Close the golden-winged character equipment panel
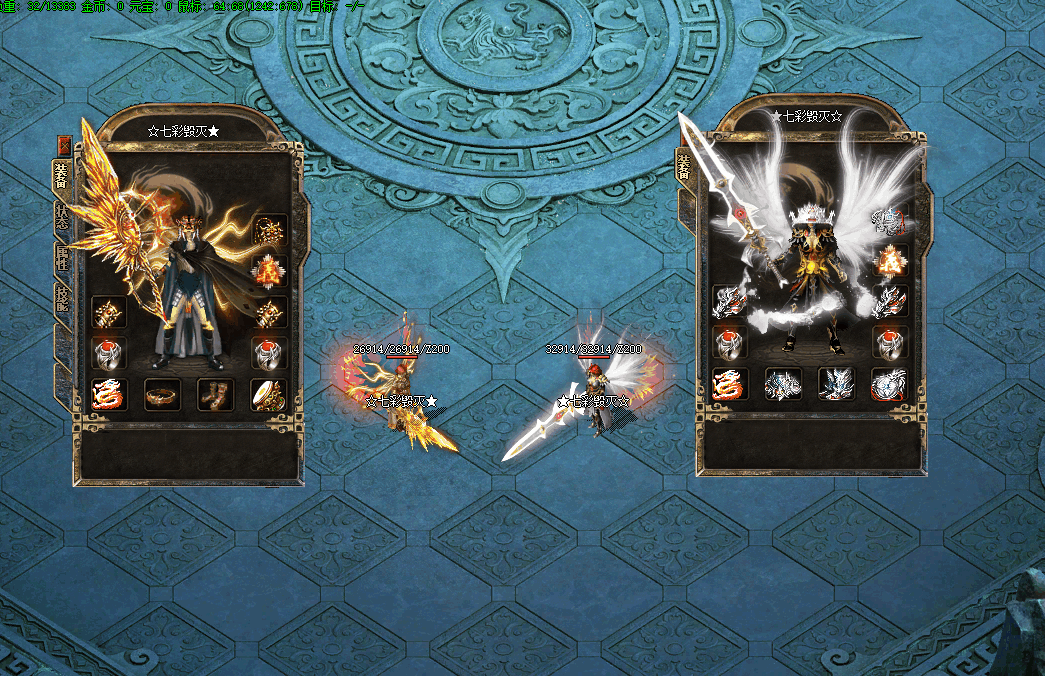Image resolution: width=1045 pixels, height=676 pixels. pyautogui.click(x=65, y=143)
